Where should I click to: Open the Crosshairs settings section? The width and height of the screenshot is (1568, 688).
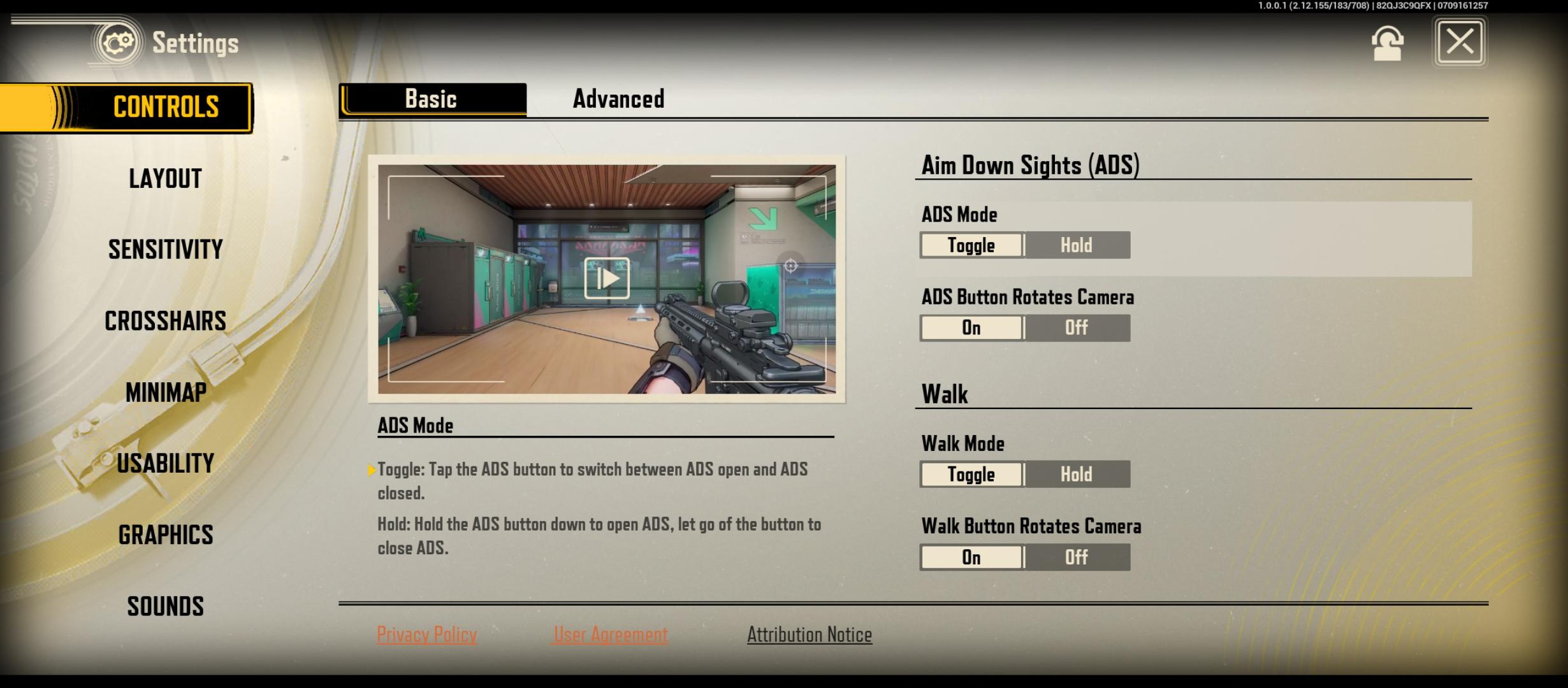coord(165,321)
